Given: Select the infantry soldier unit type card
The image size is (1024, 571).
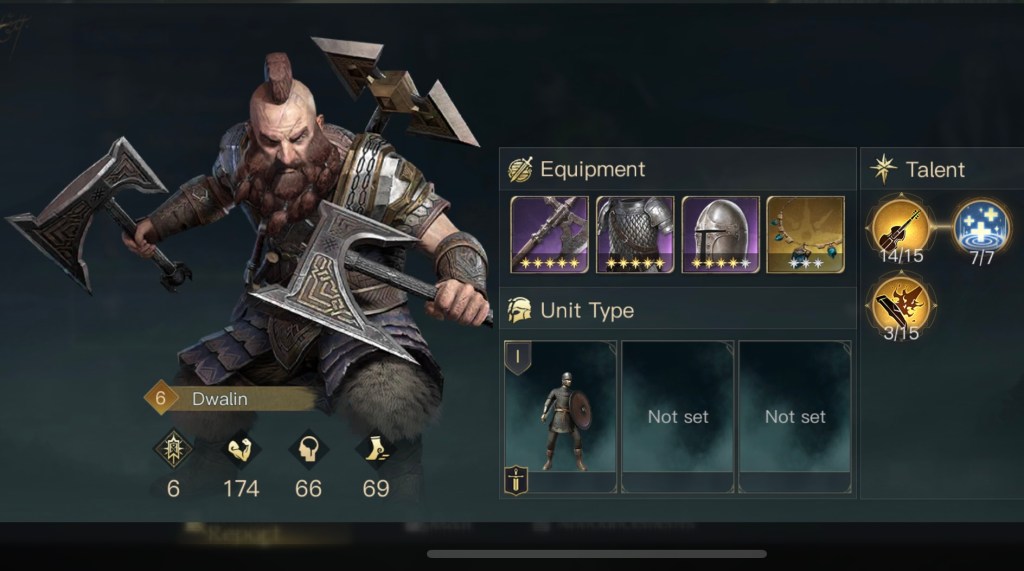Looking at the screenshot, I should coord(560,415).
